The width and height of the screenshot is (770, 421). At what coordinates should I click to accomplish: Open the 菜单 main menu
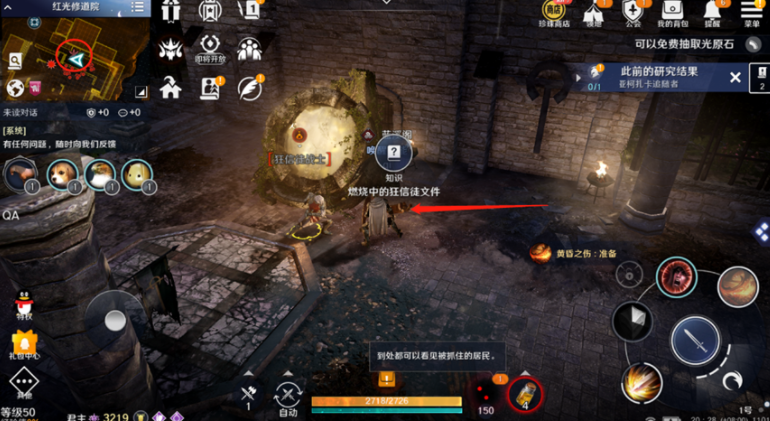(752, 12)
